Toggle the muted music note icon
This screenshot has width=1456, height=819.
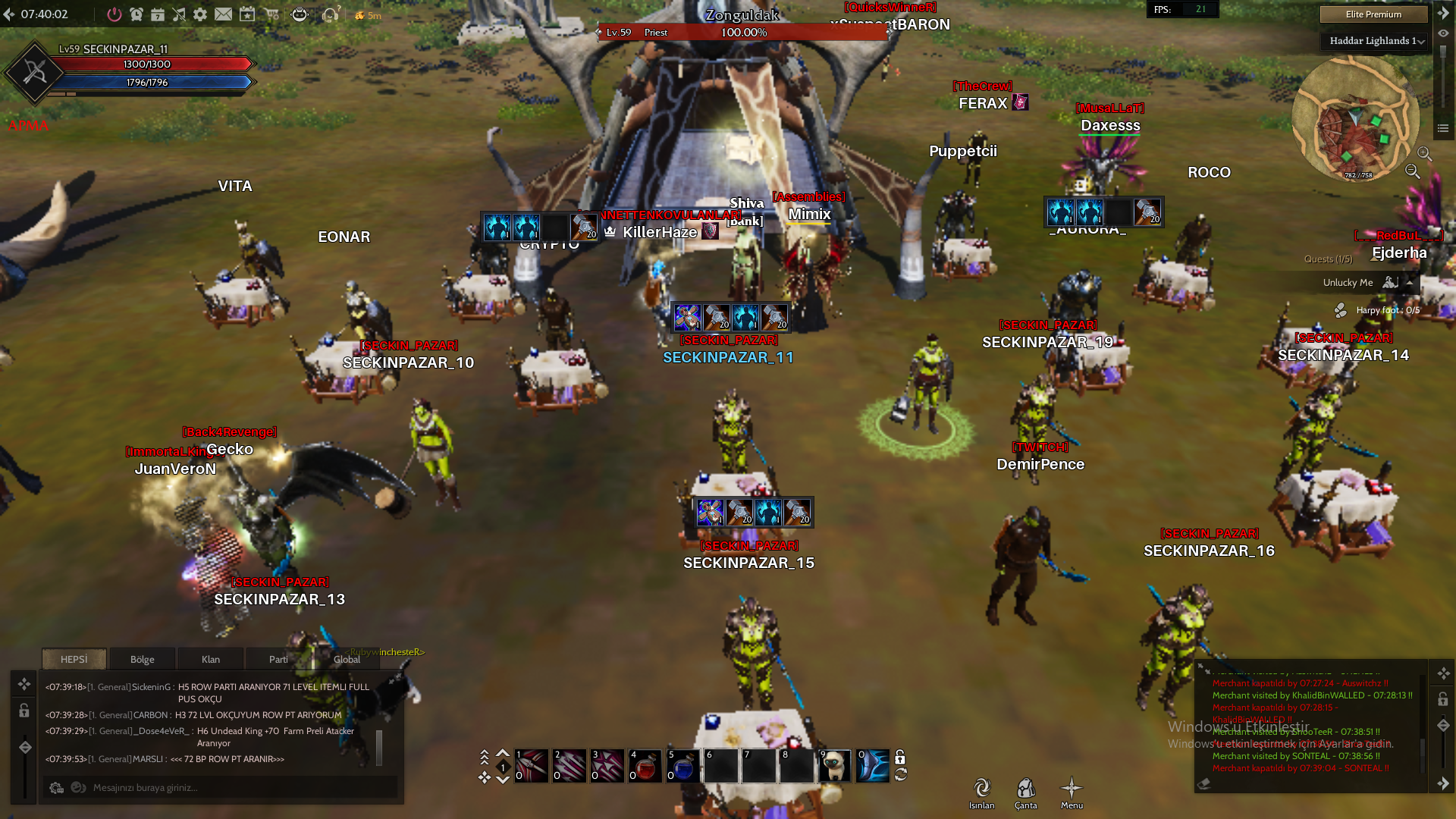[179, 14]
